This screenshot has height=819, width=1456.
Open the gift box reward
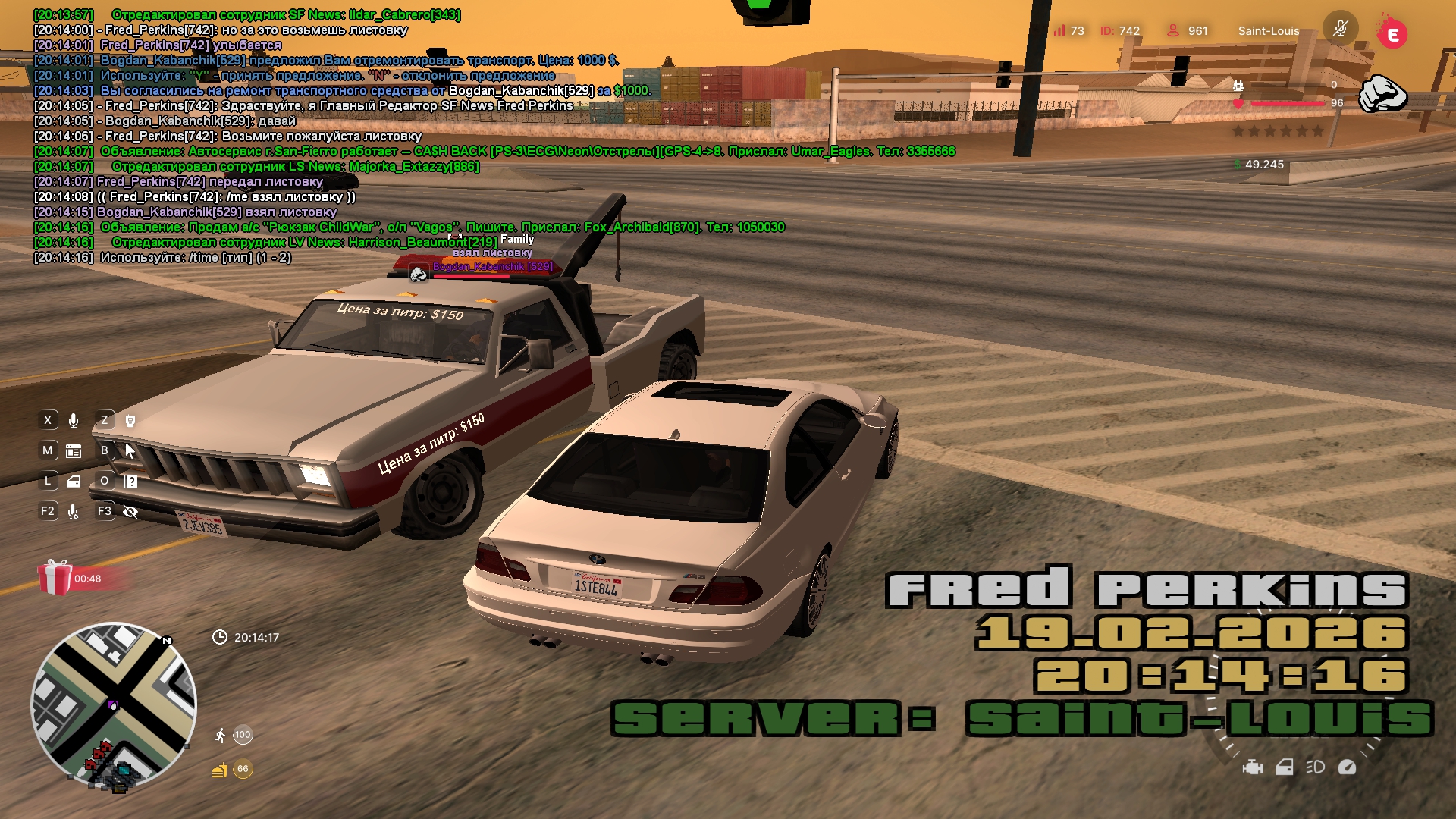point(55,578)
